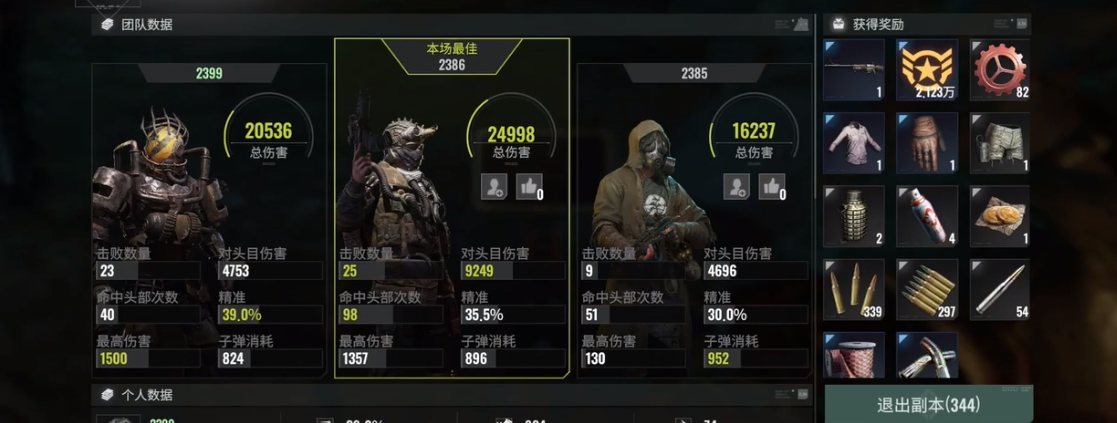Select the rifle reward slot
This screenshot has width=1117, height=423.
[854, 70]
